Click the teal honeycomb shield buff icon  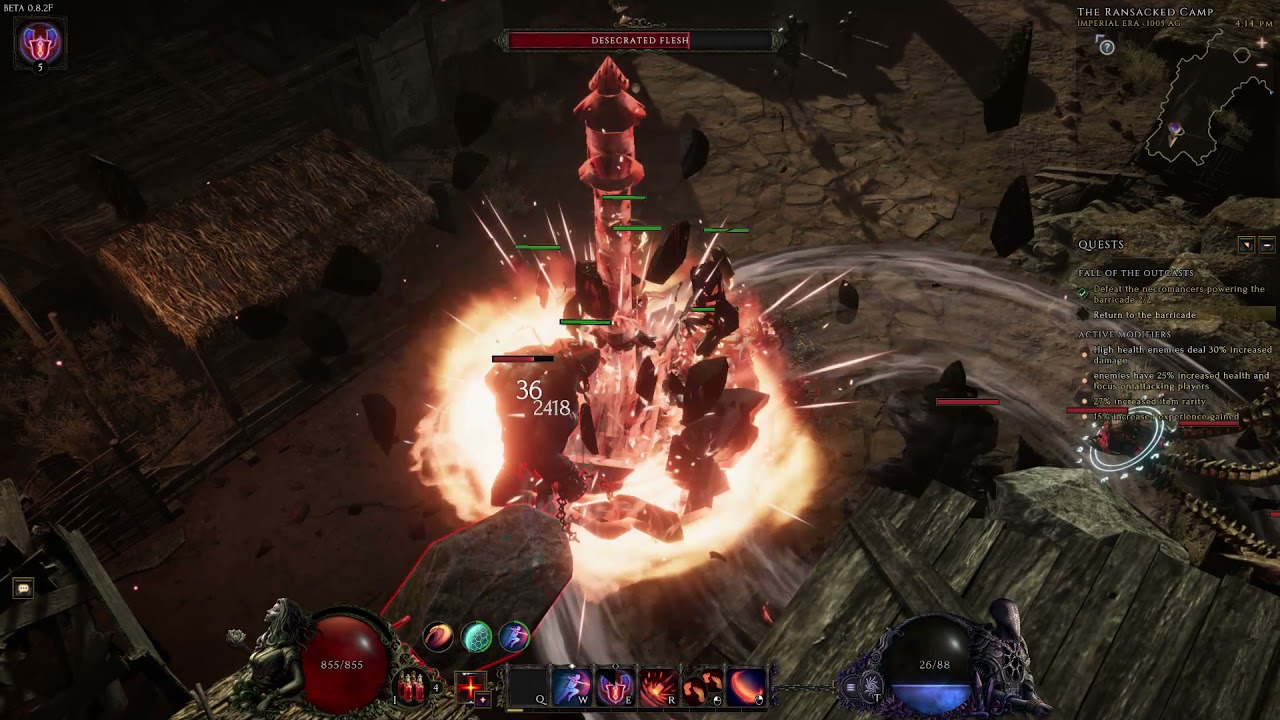tap(477, 637)
